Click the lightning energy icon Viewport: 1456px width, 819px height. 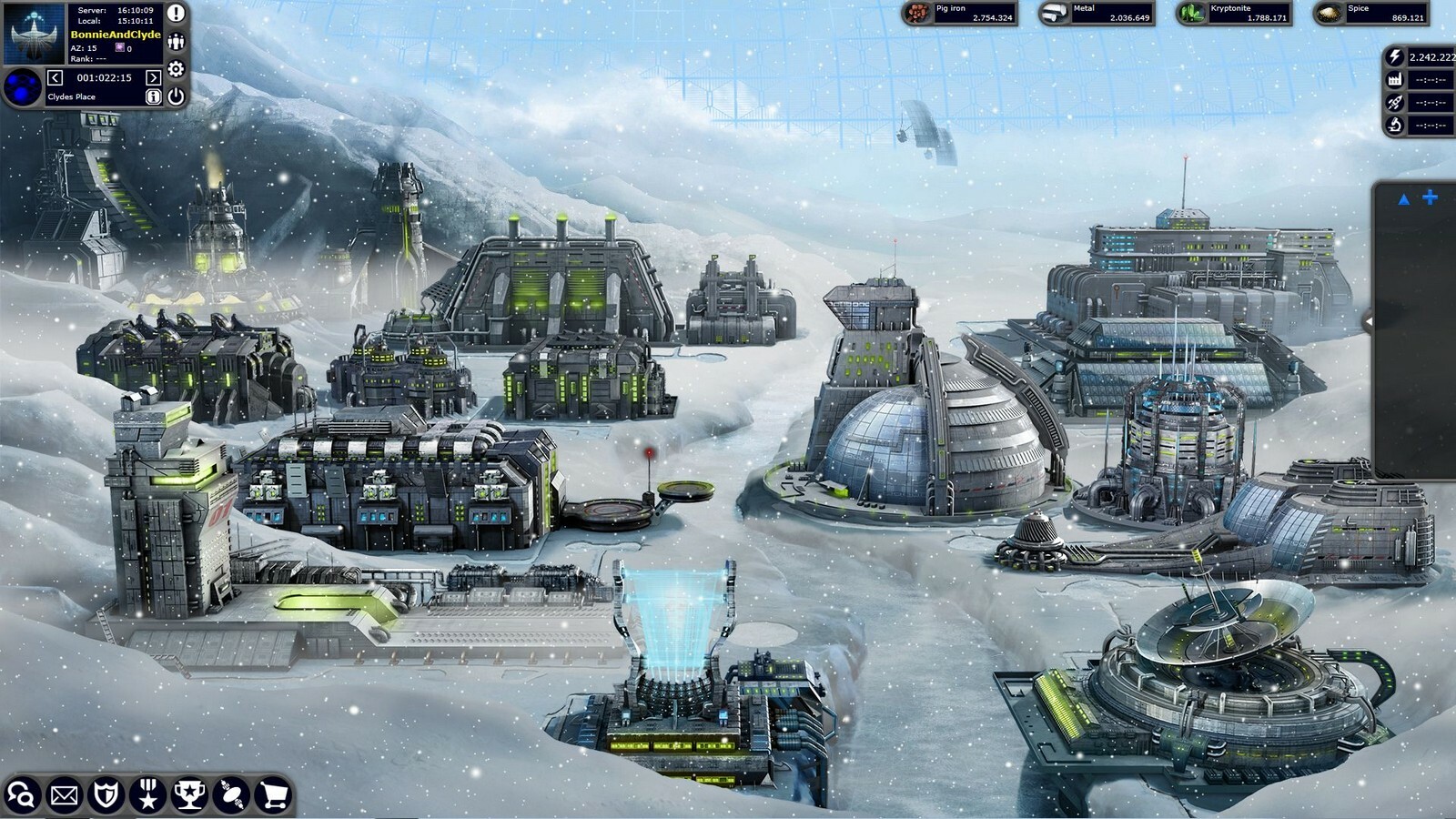pos(1395,56)
